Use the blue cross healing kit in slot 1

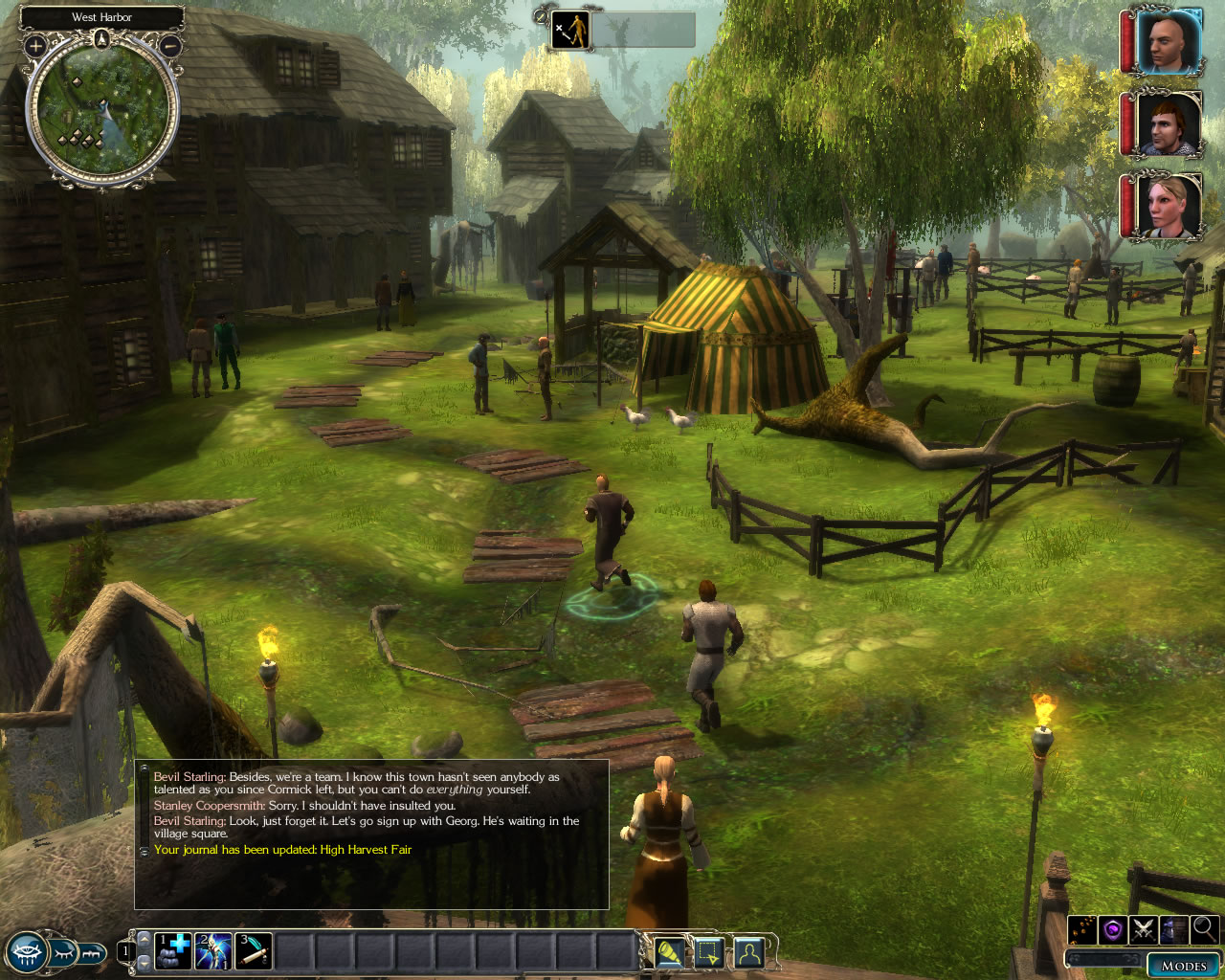point(173,951)
